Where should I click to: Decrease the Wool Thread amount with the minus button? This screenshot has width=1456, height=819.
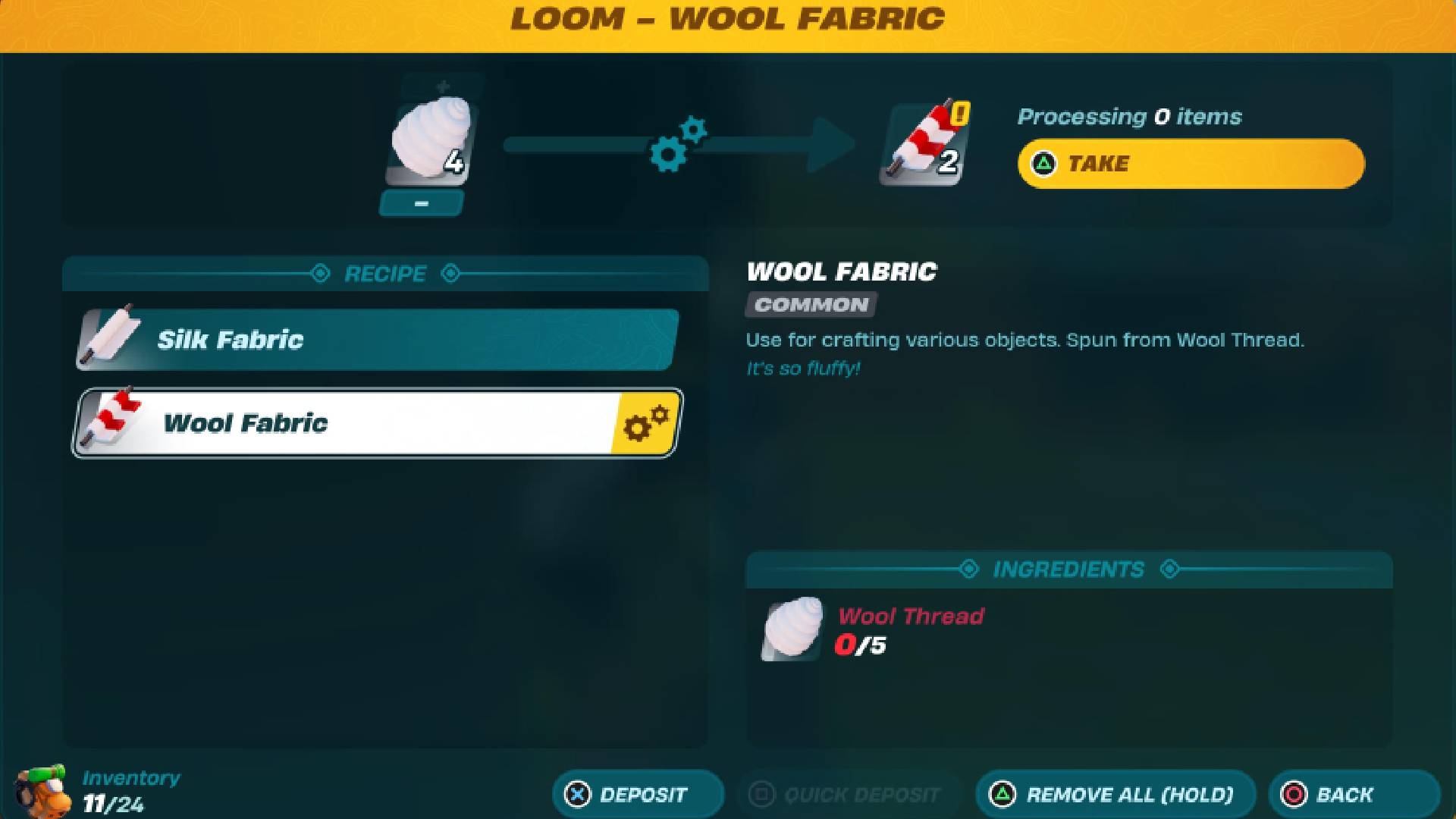(422, 203)
